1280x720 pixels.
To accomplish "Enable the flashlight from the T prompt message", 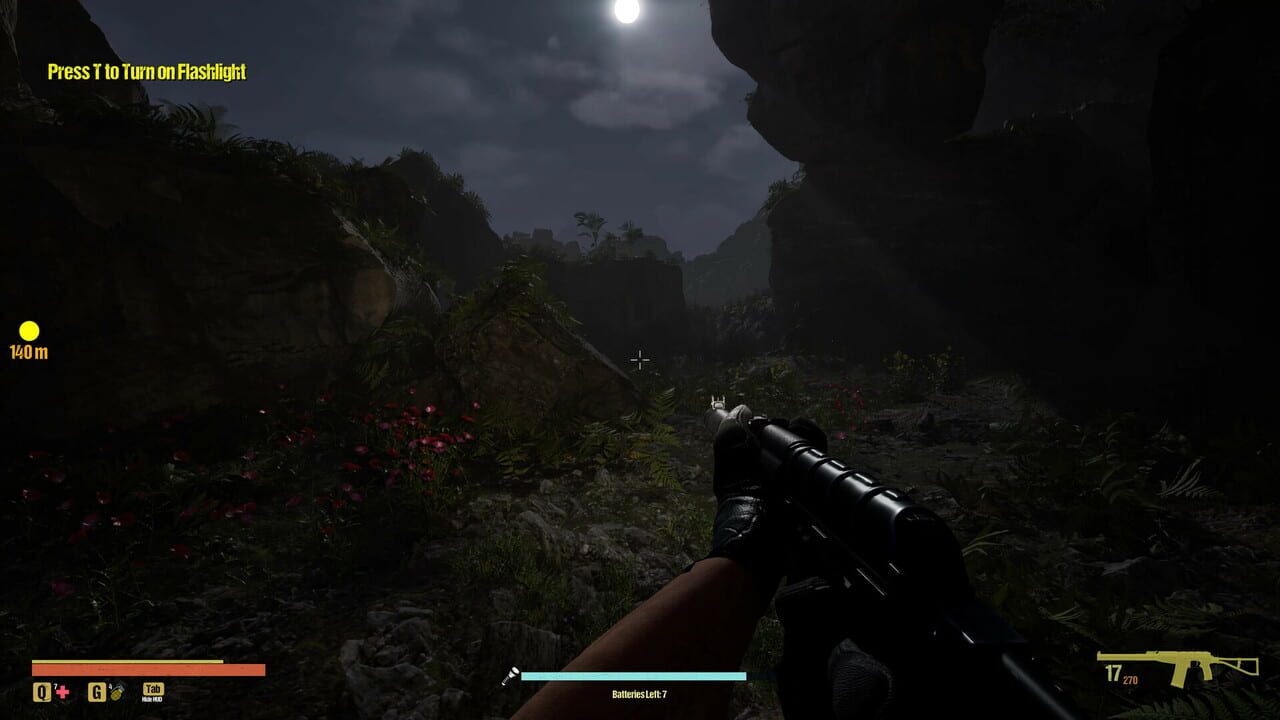I will click(x=145, y=72).
